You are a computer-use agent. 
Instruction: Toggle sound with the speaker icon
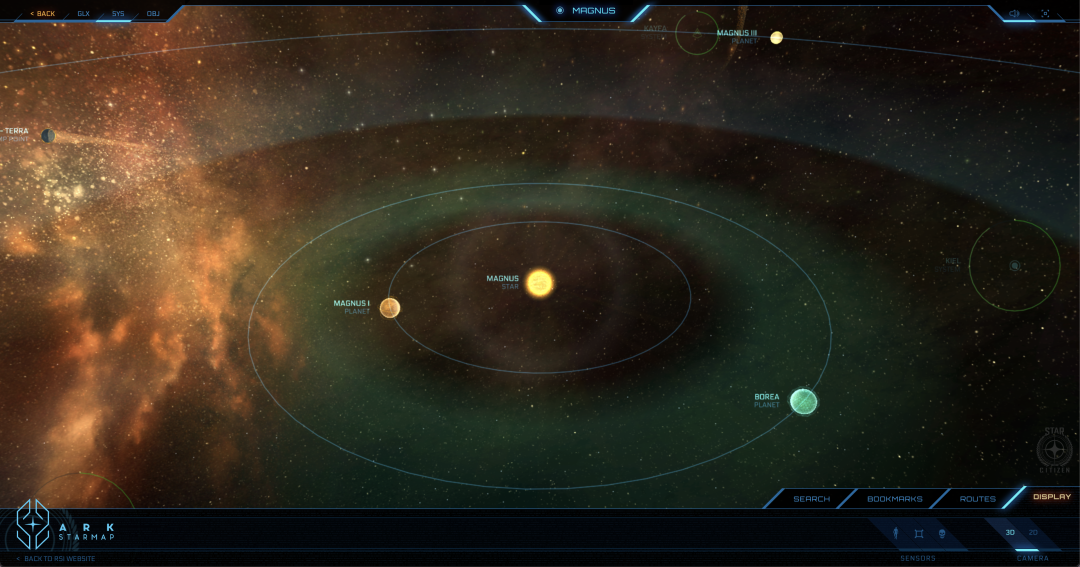click(x=1014, y=14)
